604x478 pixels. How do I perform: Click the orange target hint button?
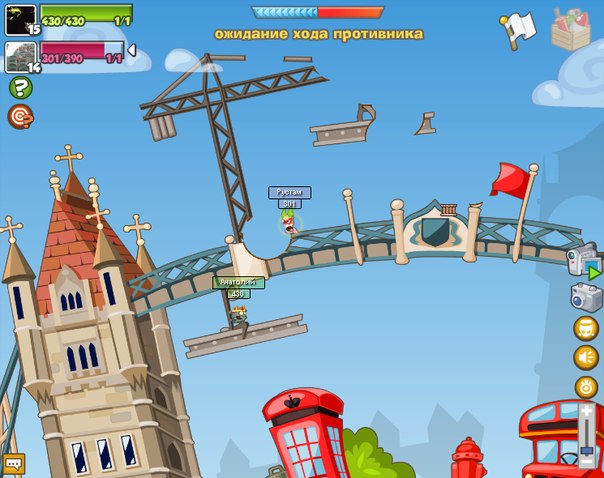19,117
